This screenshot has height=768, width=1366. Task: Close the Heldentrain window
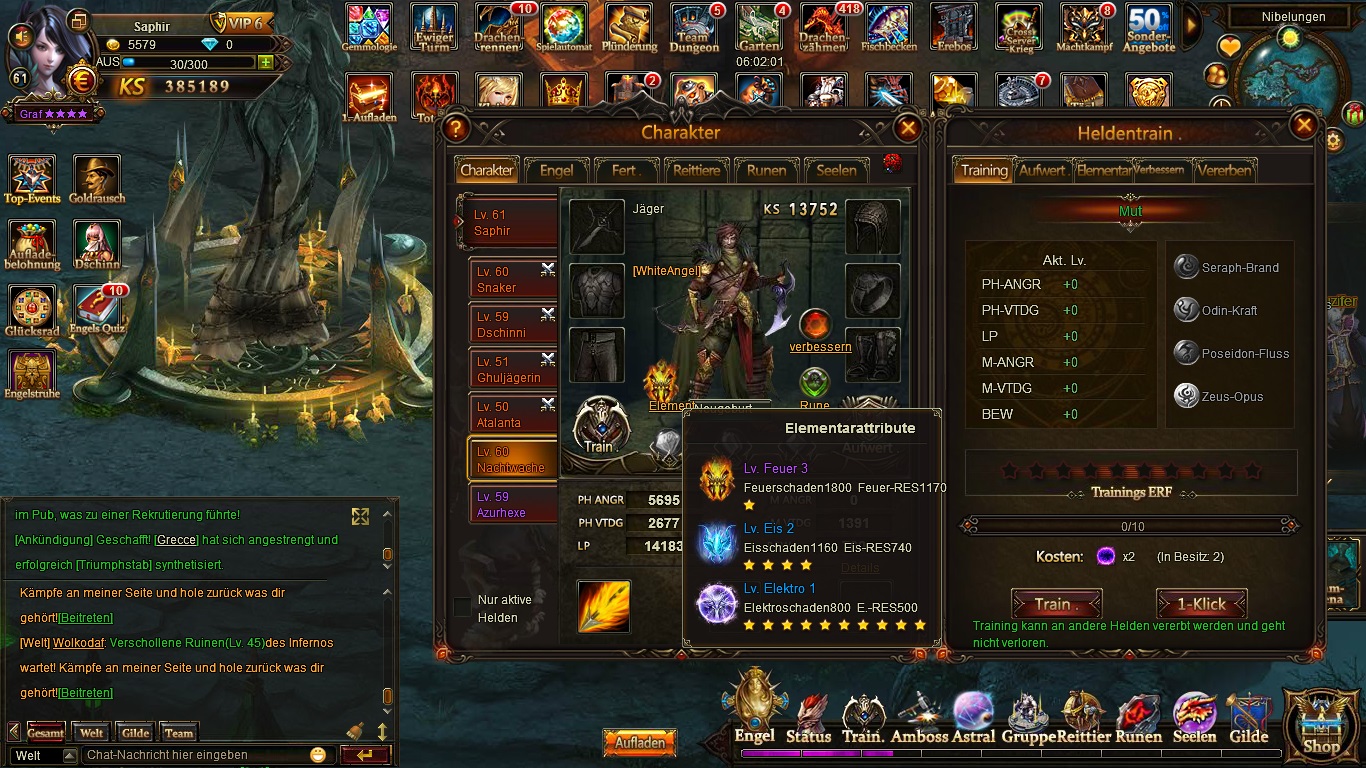click(x=1303, y=125)
